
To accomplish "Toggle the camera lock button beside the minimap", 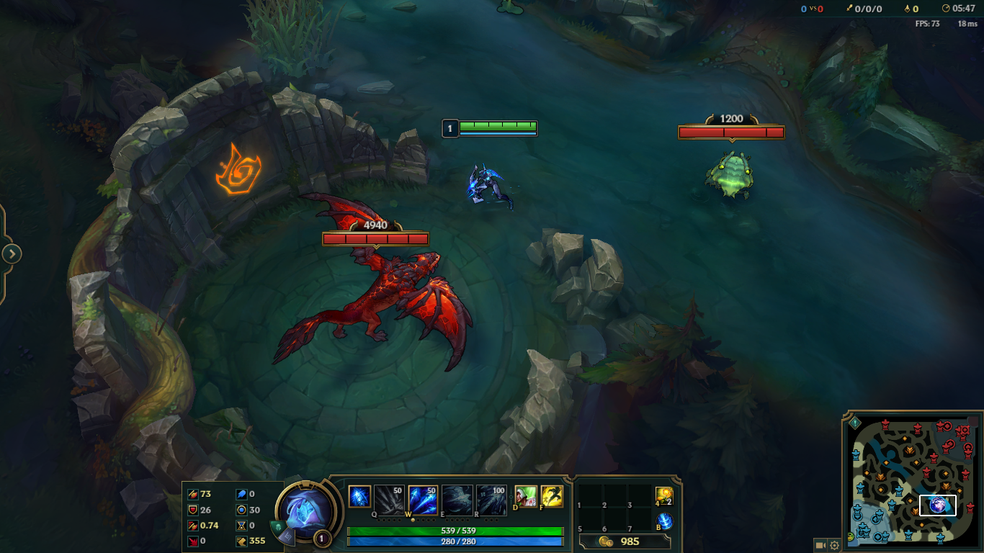I will coord(820,545).
